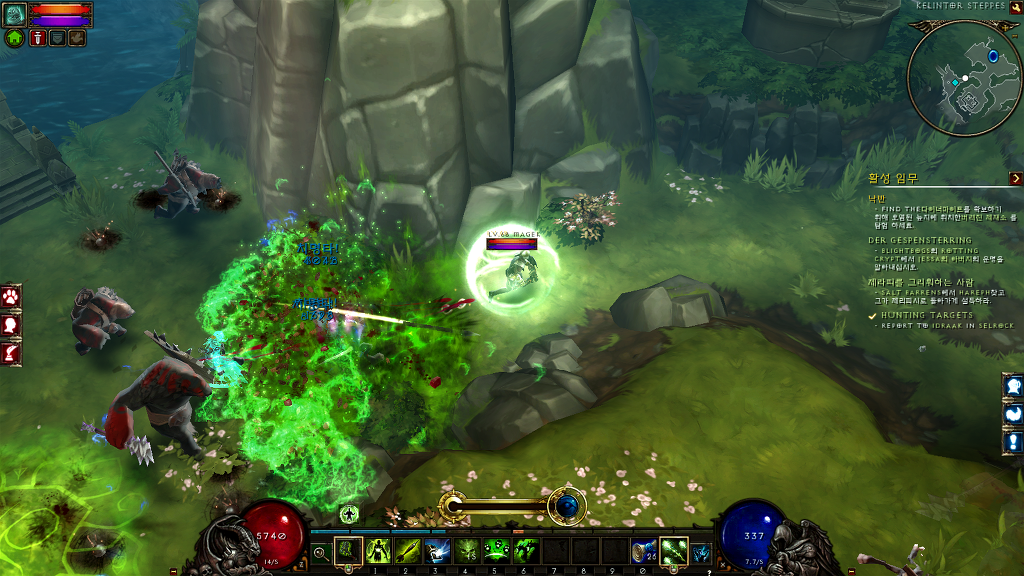Viewport: 1024px width, 576px height.
Task: Click the pet portrait in the corner
Action: 15,14
